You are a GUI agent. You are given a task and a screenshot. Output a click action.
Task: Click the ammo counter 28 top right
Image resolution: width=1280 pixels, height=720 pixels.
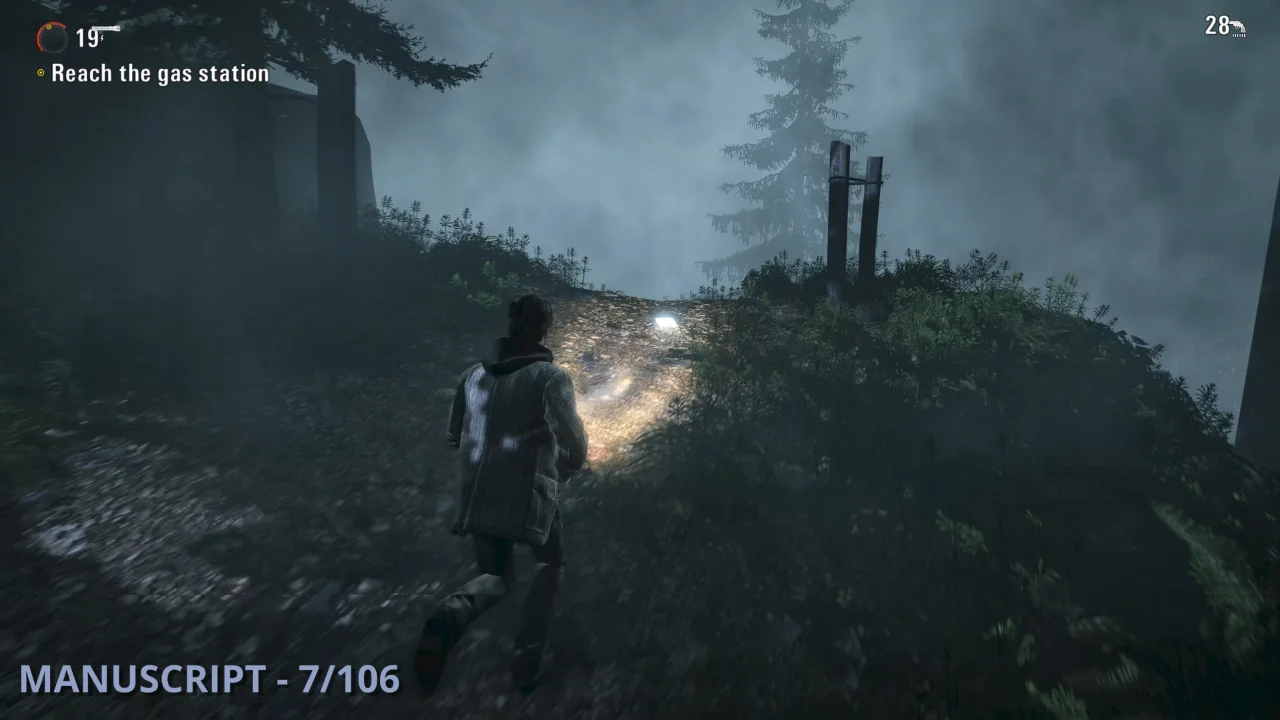(x=1217, y=25)
